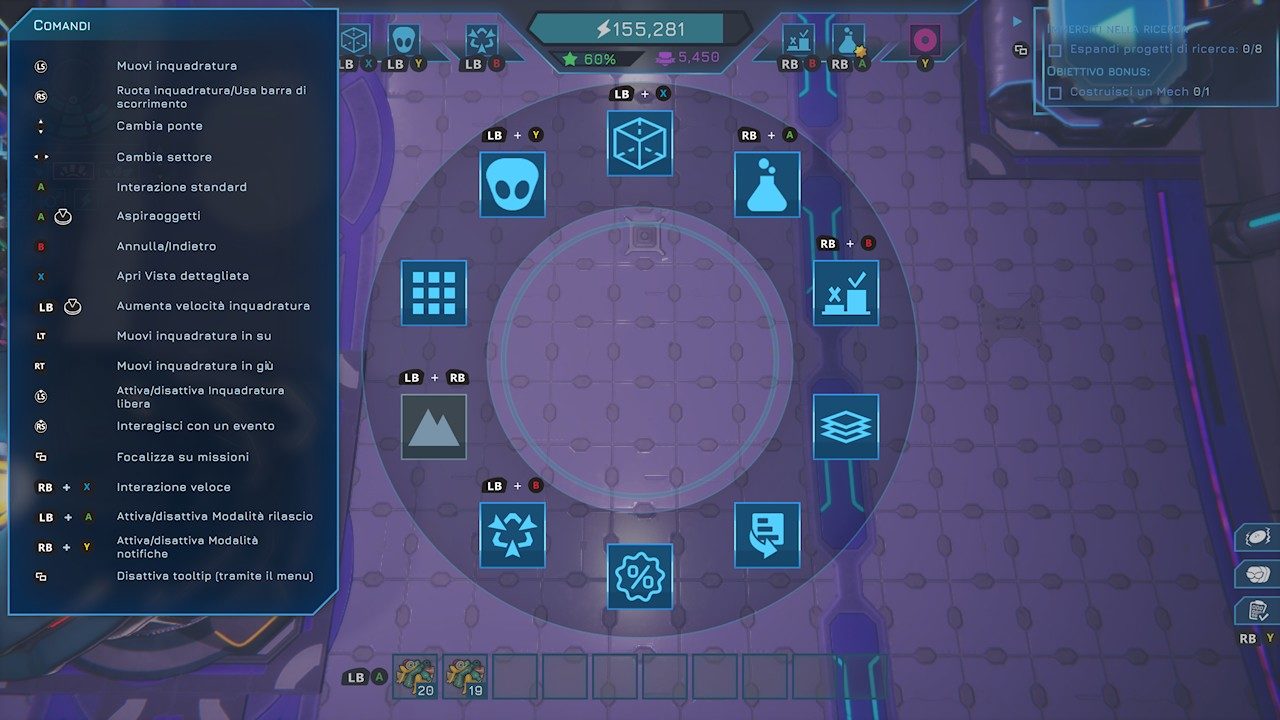Choose the flask research icon in the wheel
Image resolution: width=1280 pixels, height=720 pixels.
[x=767, y=184]
